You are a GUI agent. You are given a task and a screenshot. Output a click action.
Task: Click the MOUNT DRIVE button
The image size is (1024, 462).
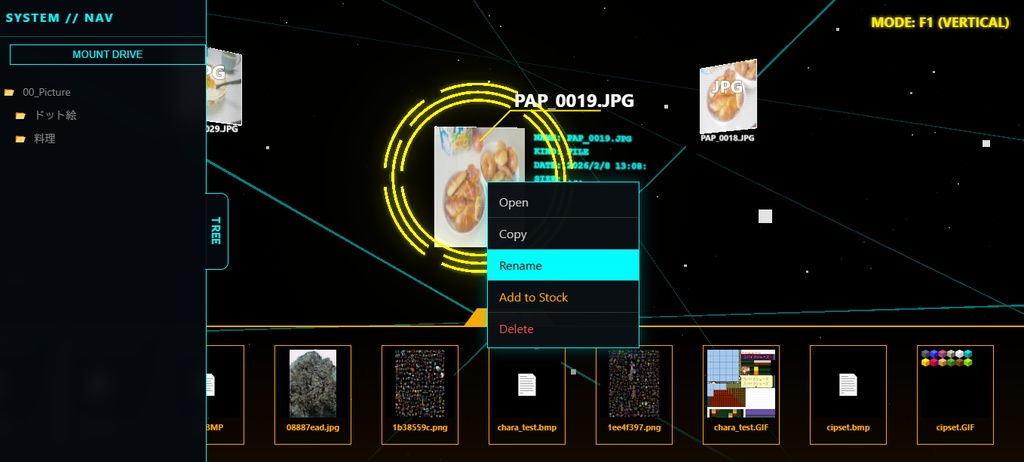tap(107, 54)
